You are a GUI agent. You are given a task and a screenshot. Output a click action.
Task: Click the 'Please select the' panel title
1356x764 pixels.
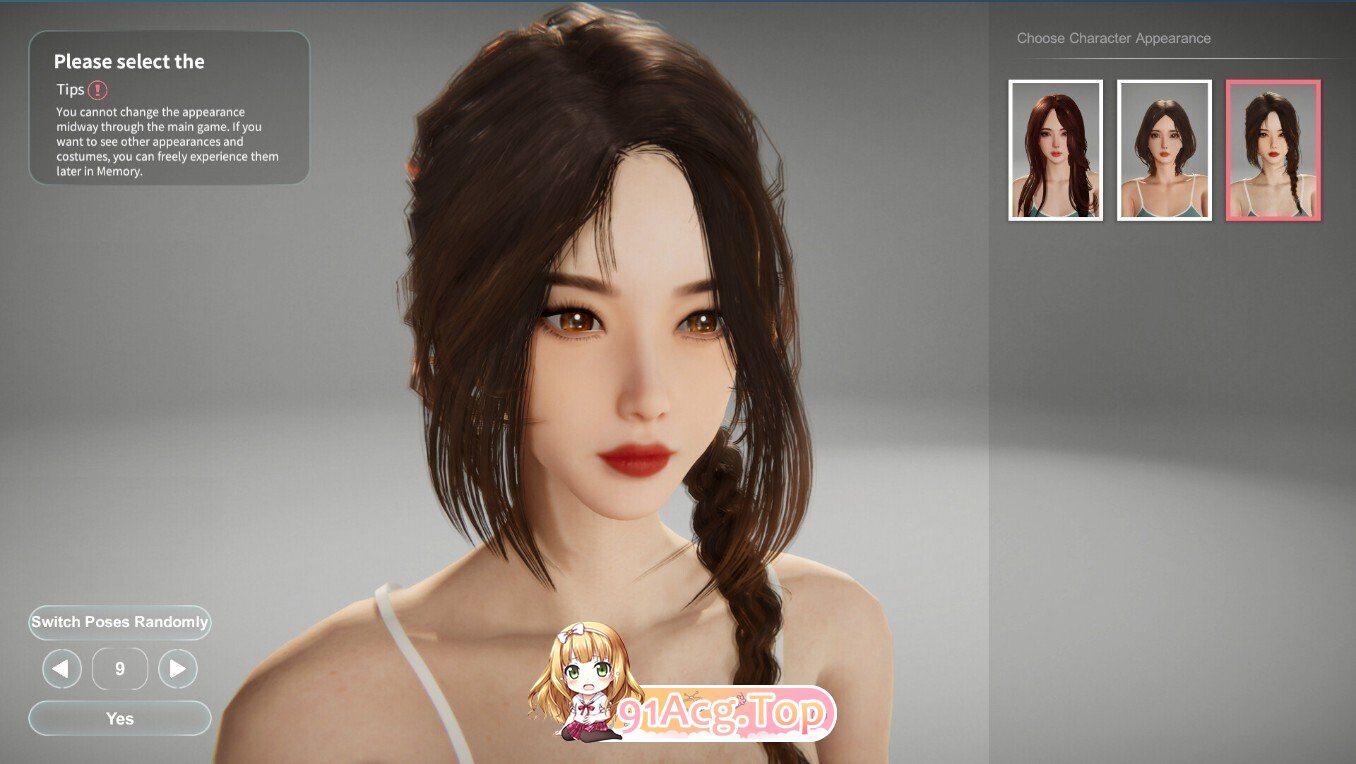click(x=129, y=61)
